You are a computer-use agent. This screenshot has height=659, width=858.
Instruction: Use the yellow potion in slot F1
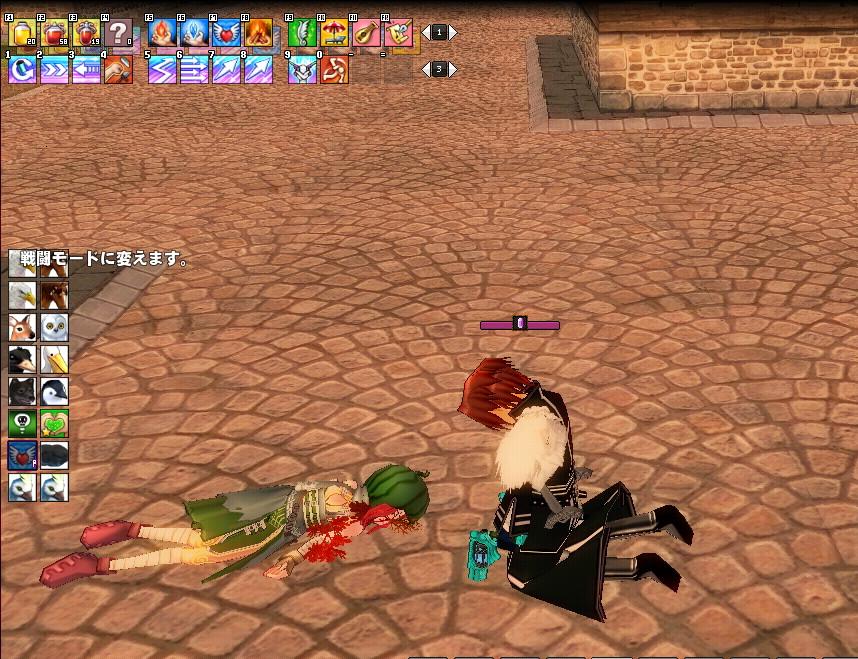tap(22, 34)
